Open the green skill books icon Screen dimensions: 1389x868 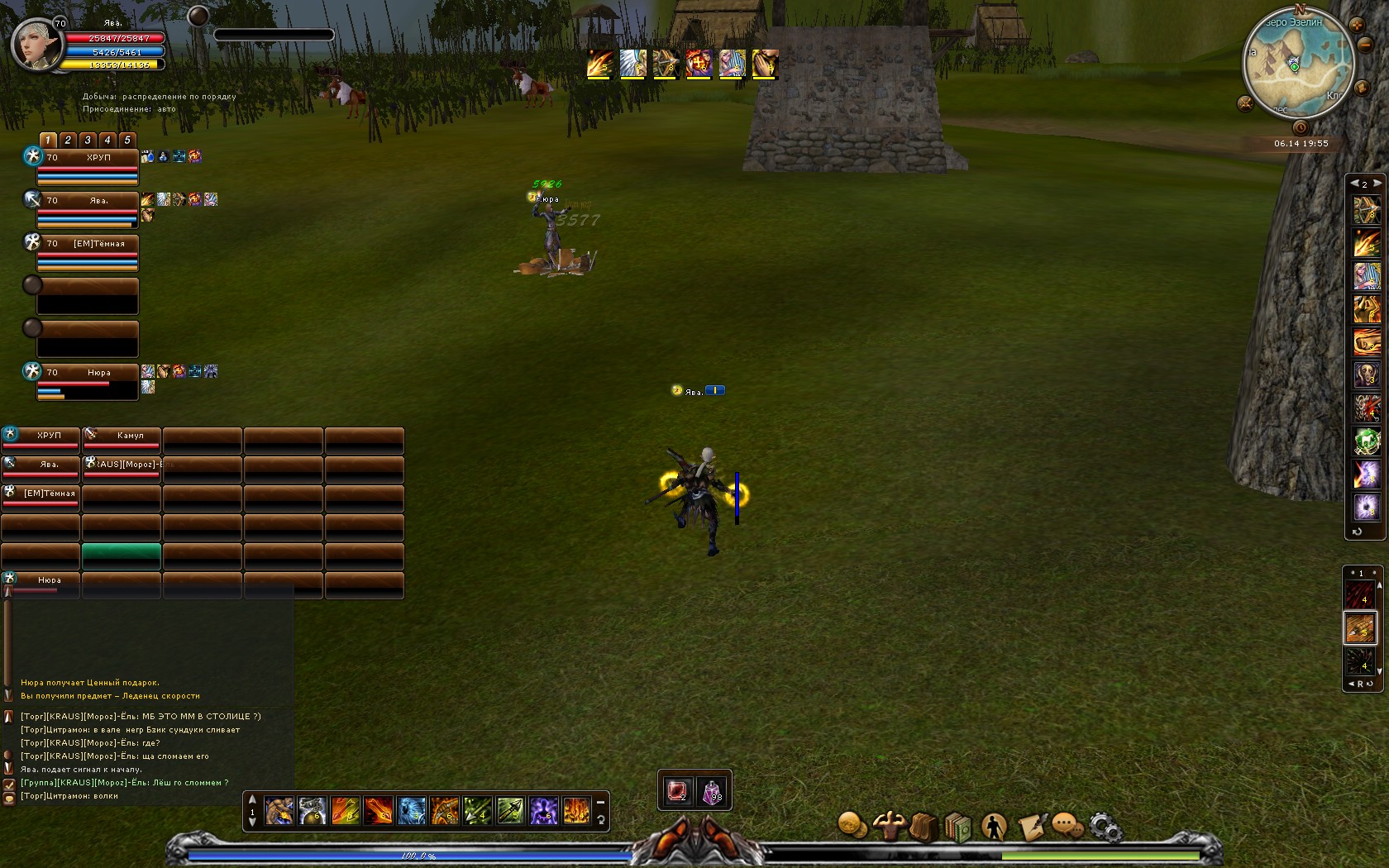pyautogui.click(x=958, y=826)
